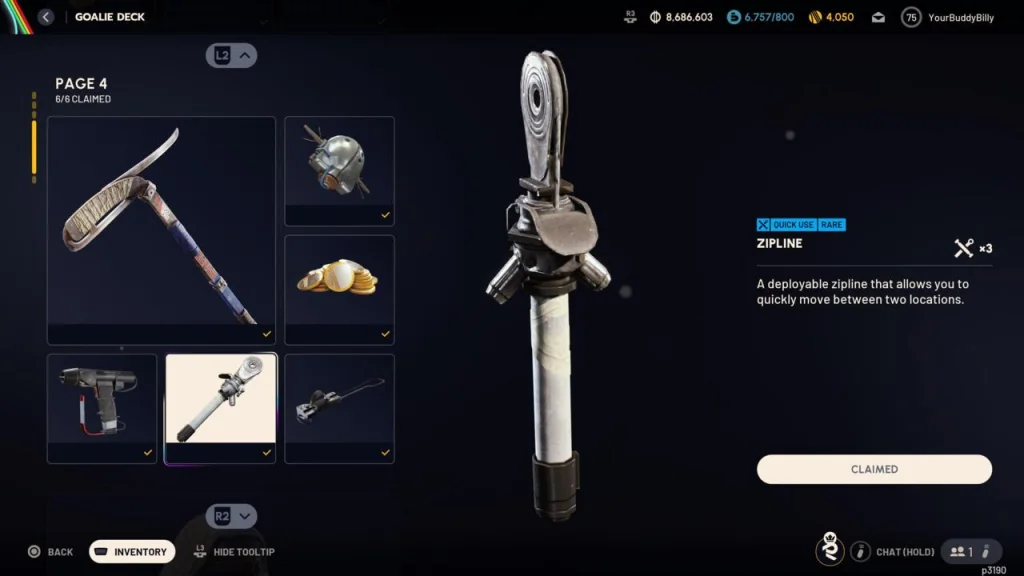1024x576 pixels.
Task: Select the hockey stick pickaxe reward tile
Action: tap(161, 230)
